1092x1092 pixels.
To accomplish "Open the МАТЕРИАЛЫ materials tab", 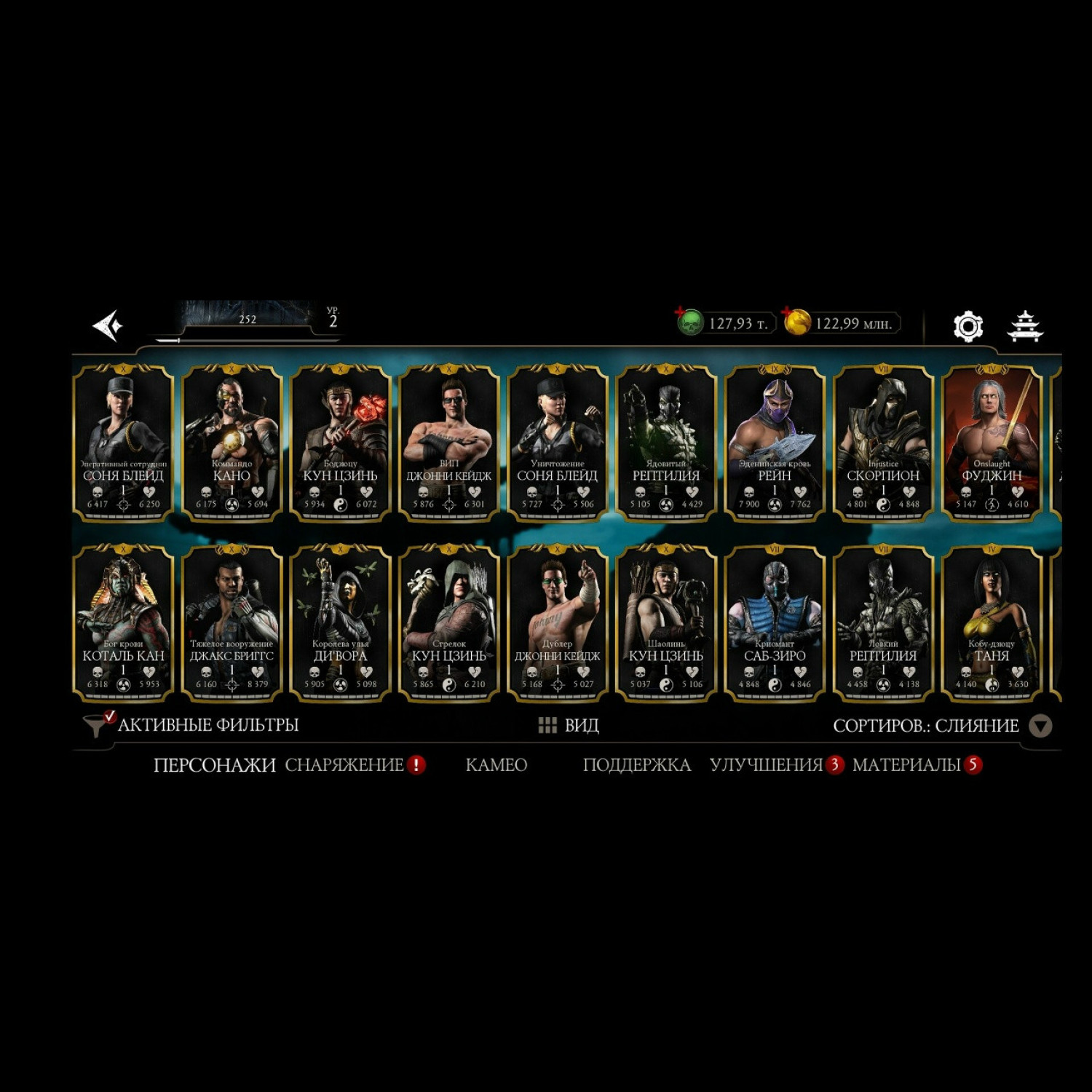I will pyautogui.click(x=906, y=765).
